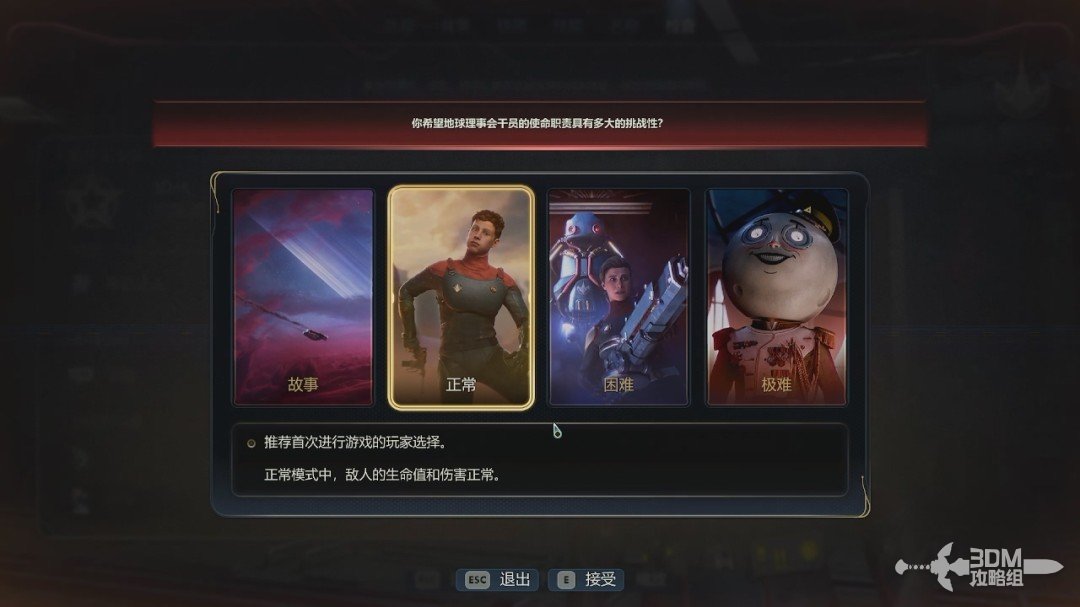Select the 故事 (Story) difficulty card
The width and height of the screenshot is (1080, 607).
(303, 297)
